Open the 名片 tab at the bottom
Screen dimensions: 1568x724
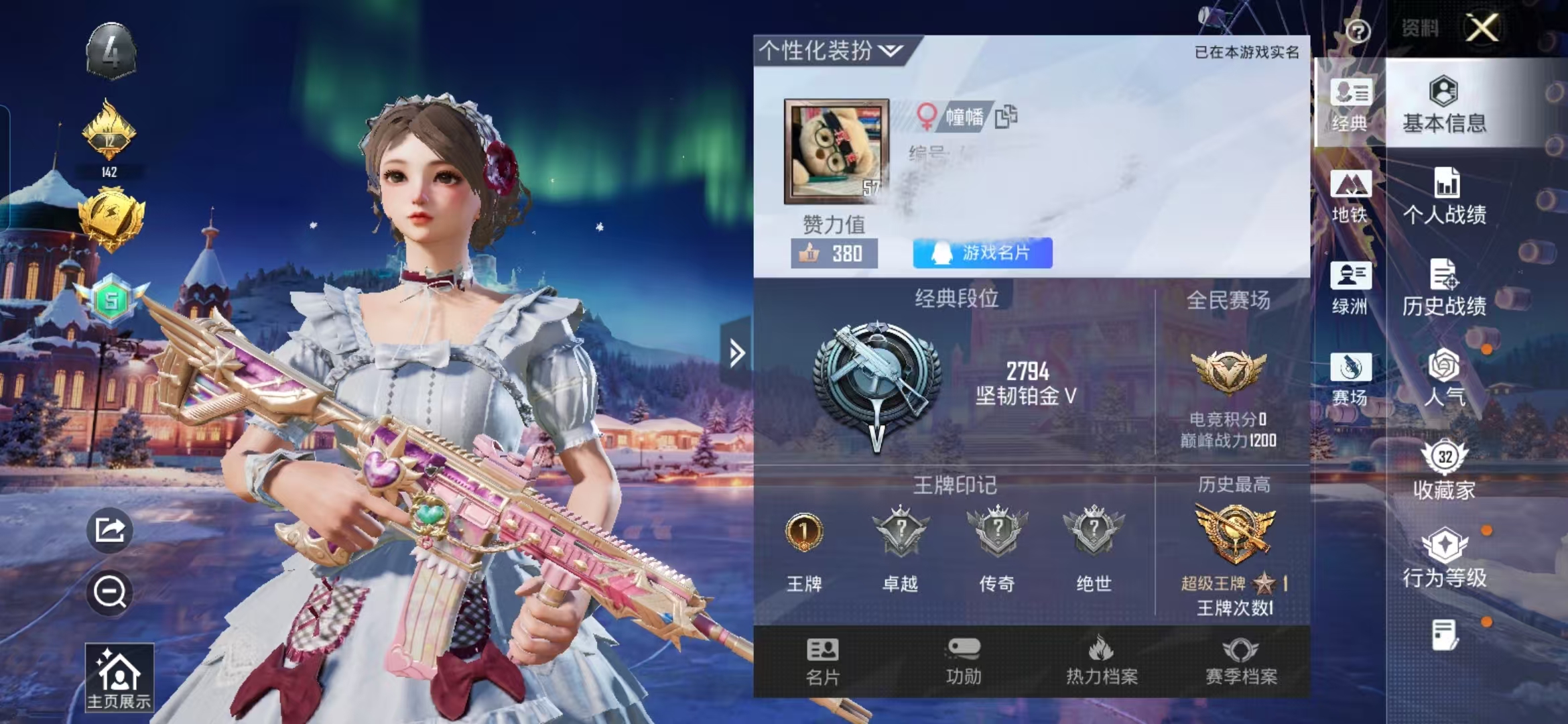tap(823, 662)
